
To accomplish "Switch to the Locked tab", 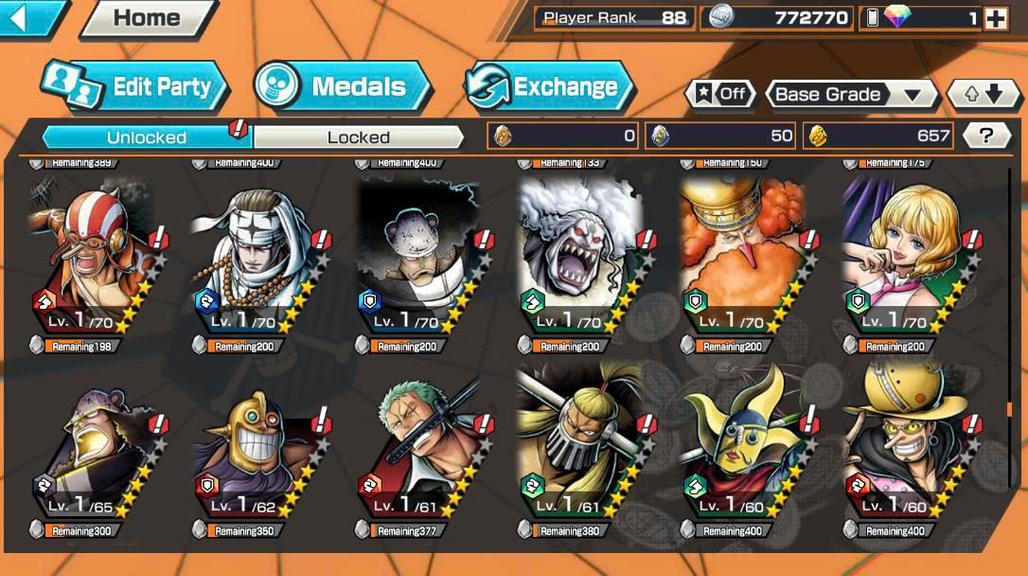I will (x=358, y=137).
